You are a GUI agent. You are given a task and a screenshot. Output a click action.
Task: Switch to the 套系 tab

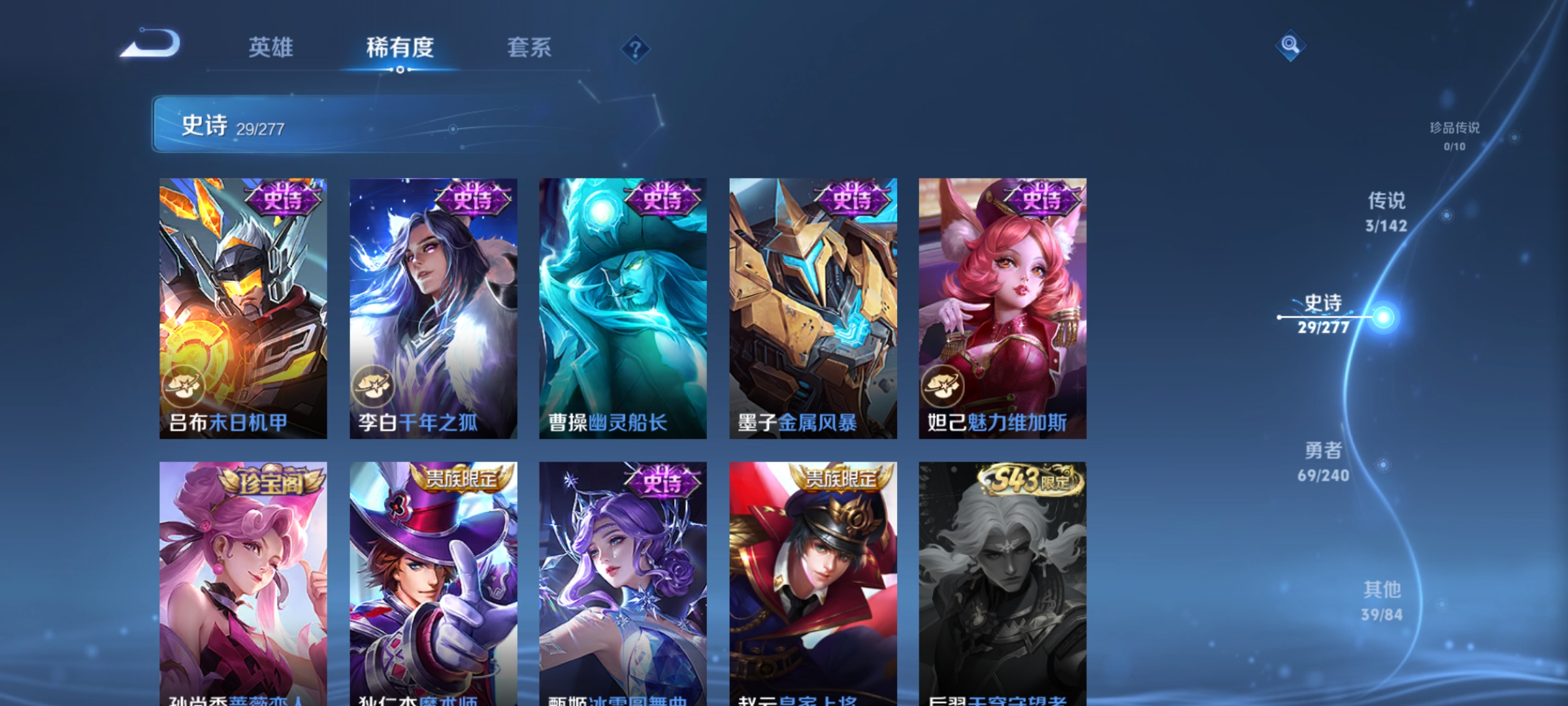(x=530, y=47)
